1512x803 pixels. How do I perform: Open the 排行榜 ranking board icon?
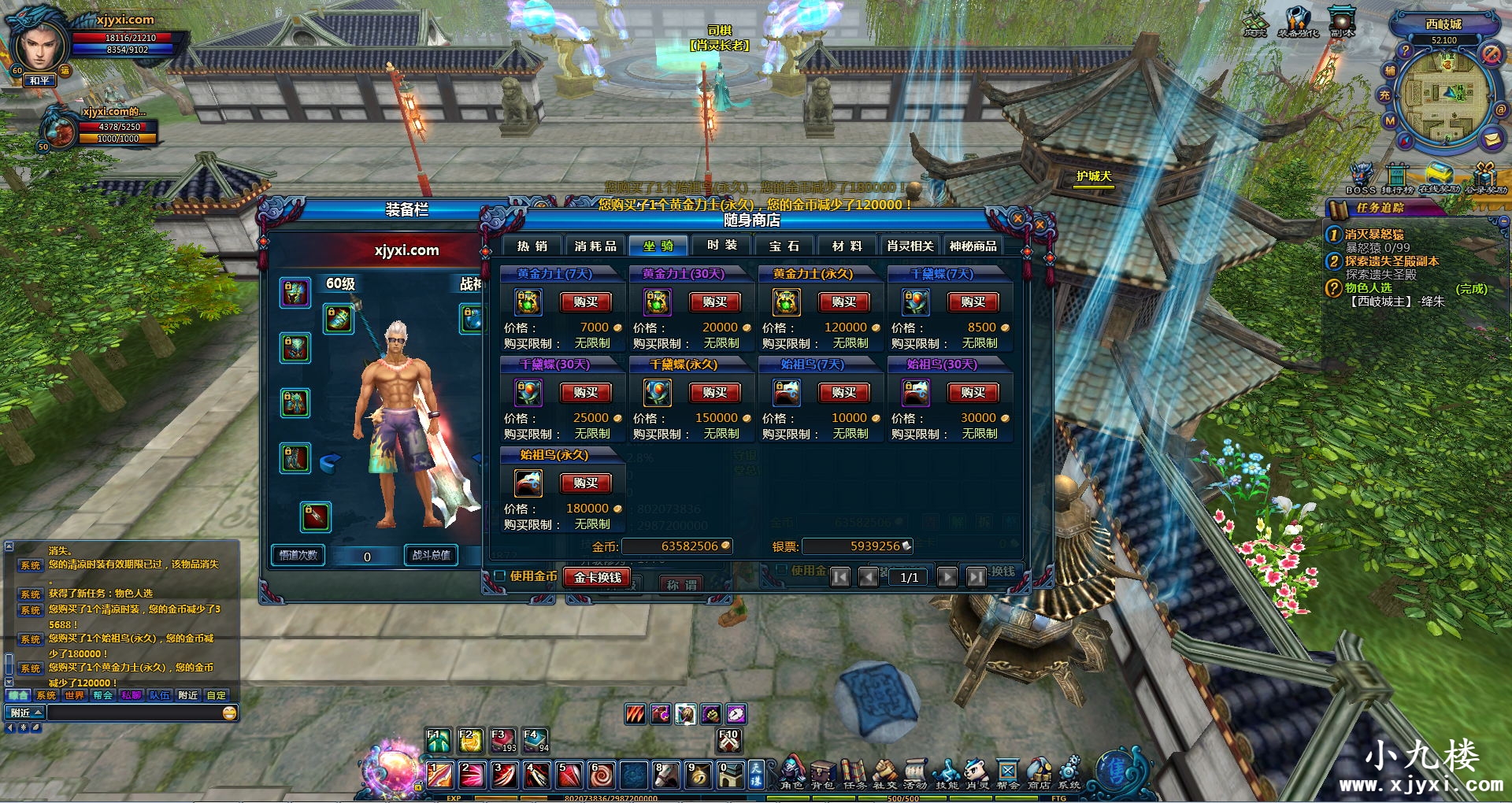click(x=1397, y=178)
